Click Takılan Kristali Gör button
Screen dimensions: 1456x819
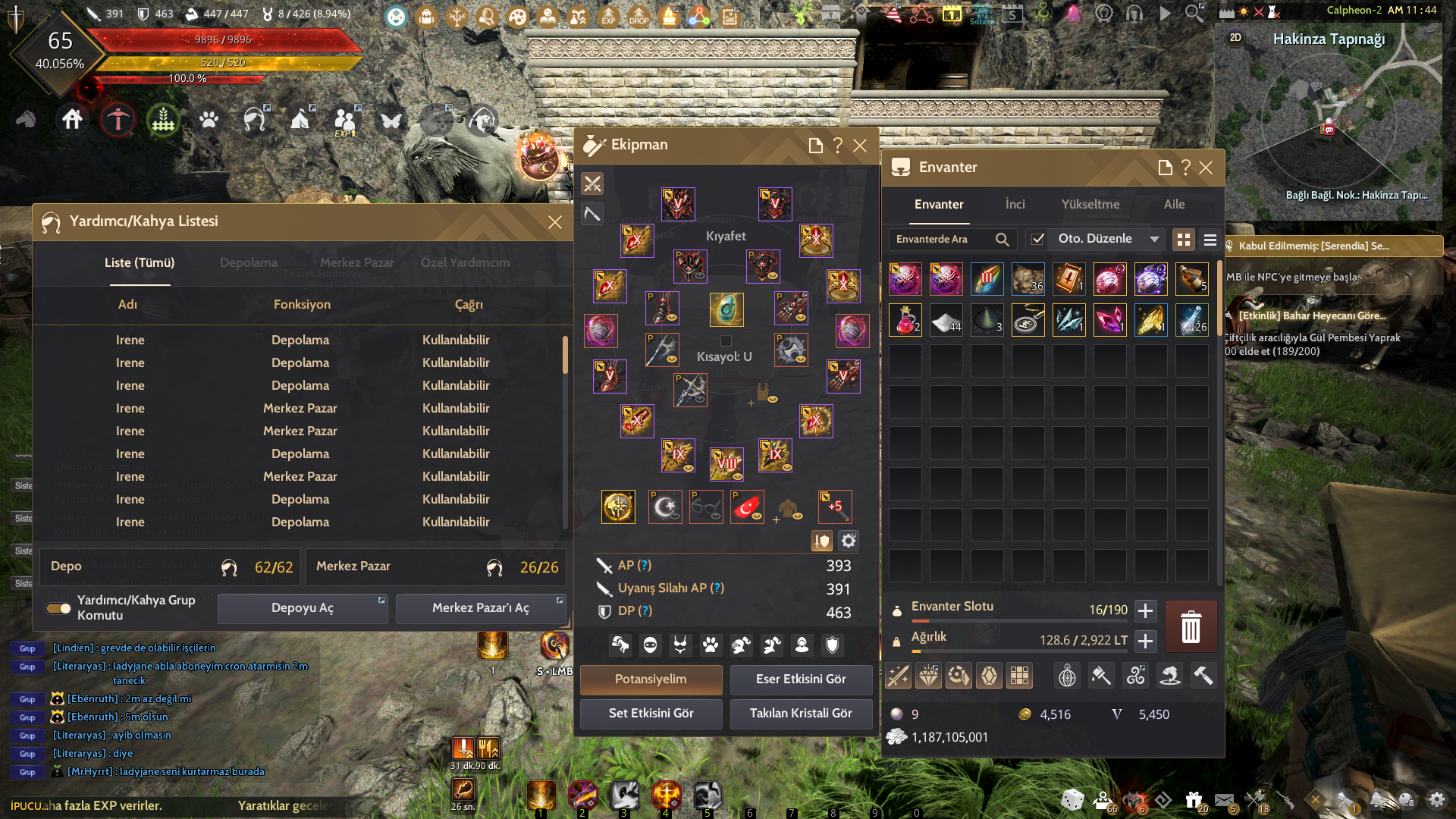click(x=801, y=714)
